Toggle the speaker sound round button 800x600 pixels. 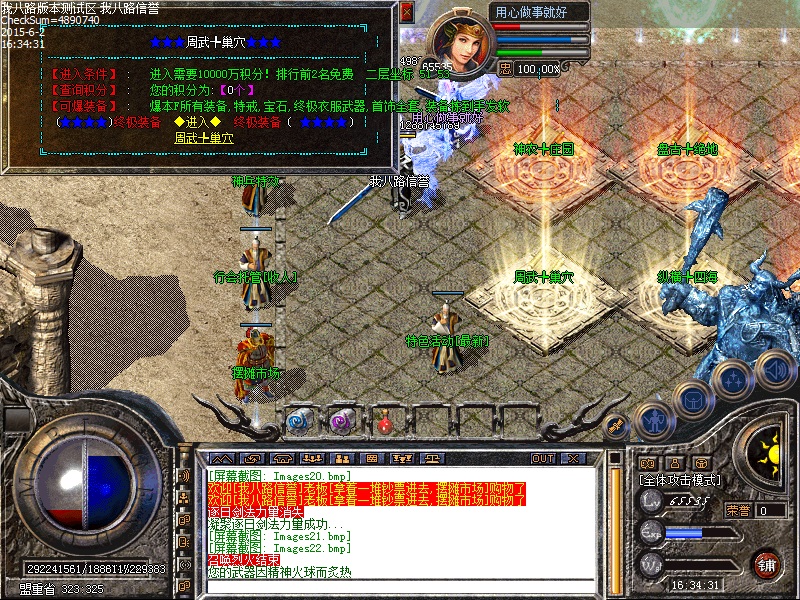click(x=774, y=369)
